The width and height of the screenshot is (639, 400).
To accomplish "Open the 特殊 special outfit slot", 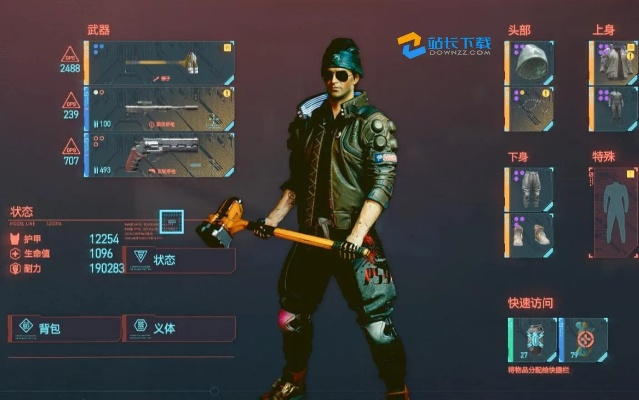I will click(611, 210).
